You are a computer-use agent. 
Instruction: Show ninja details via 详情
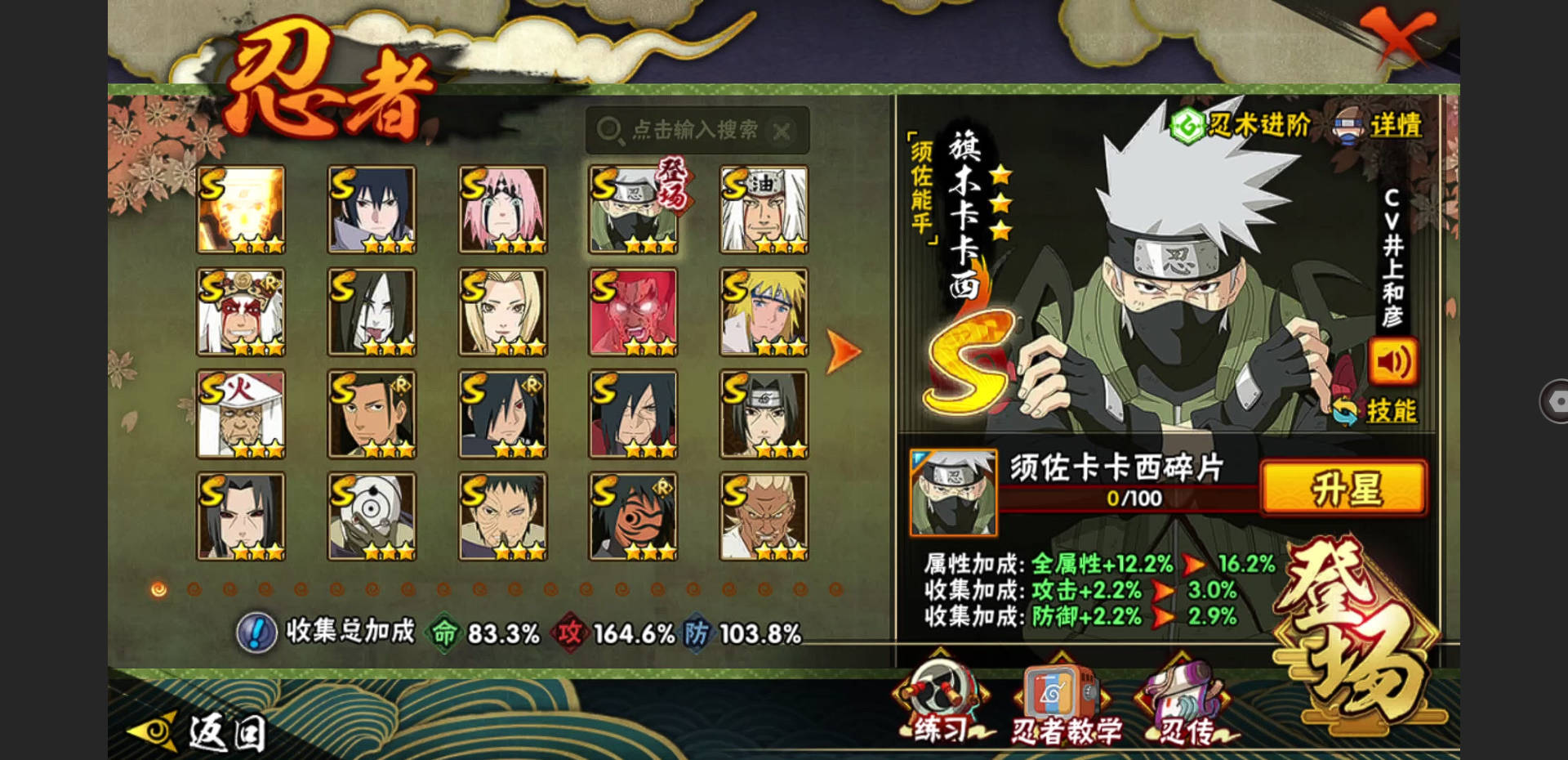1380,125
